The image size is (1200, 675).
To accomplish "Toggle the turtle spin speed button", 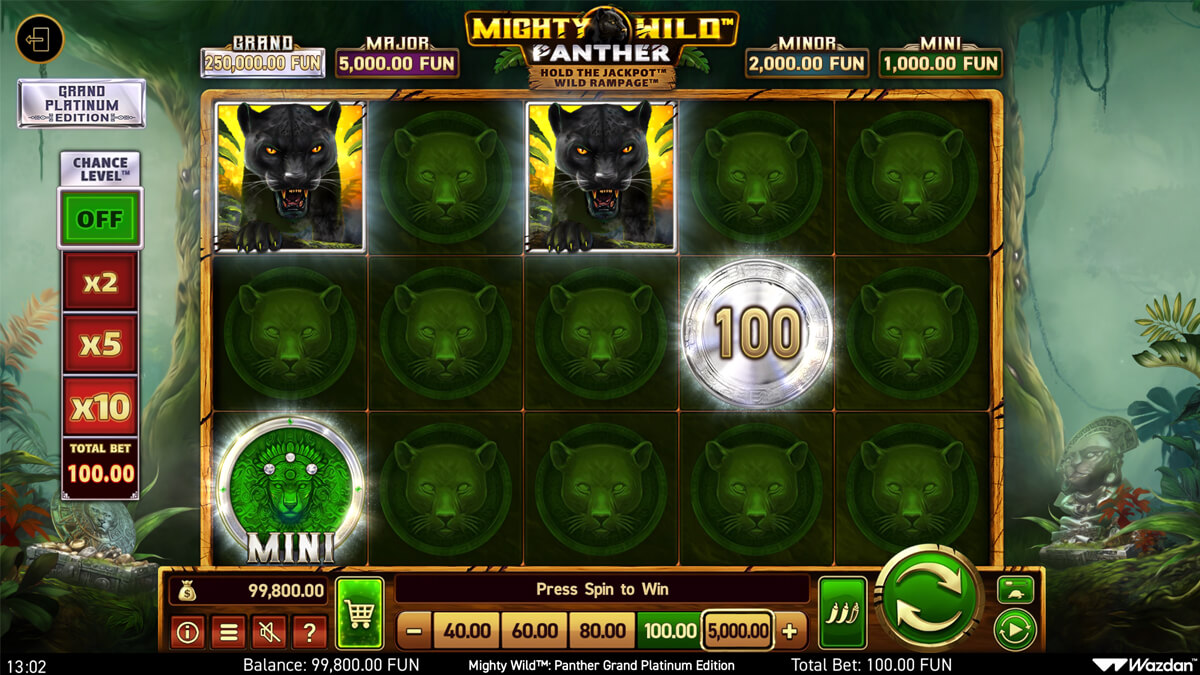I will pos(1015,590).
